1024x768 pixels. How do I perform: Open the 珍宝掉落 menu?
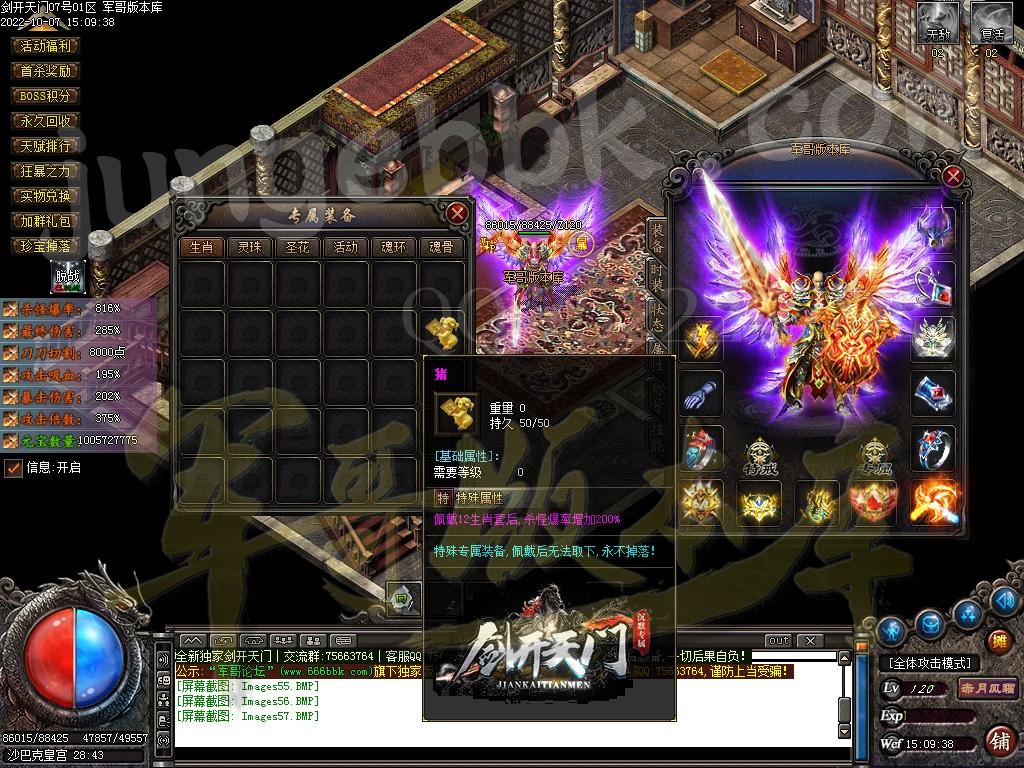pos(45,246)
